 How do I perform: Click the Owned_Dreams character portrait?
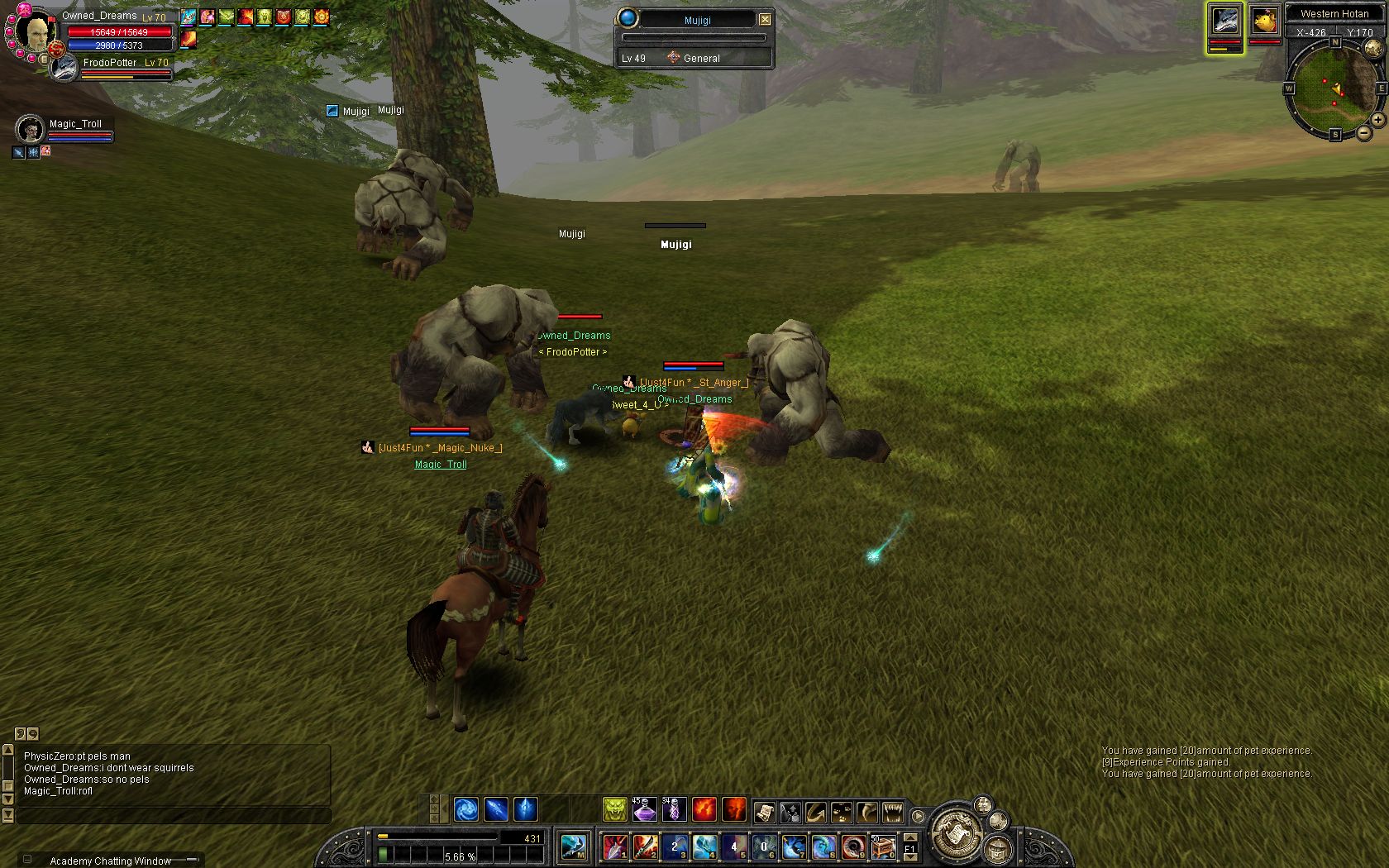tap(35, 33)
